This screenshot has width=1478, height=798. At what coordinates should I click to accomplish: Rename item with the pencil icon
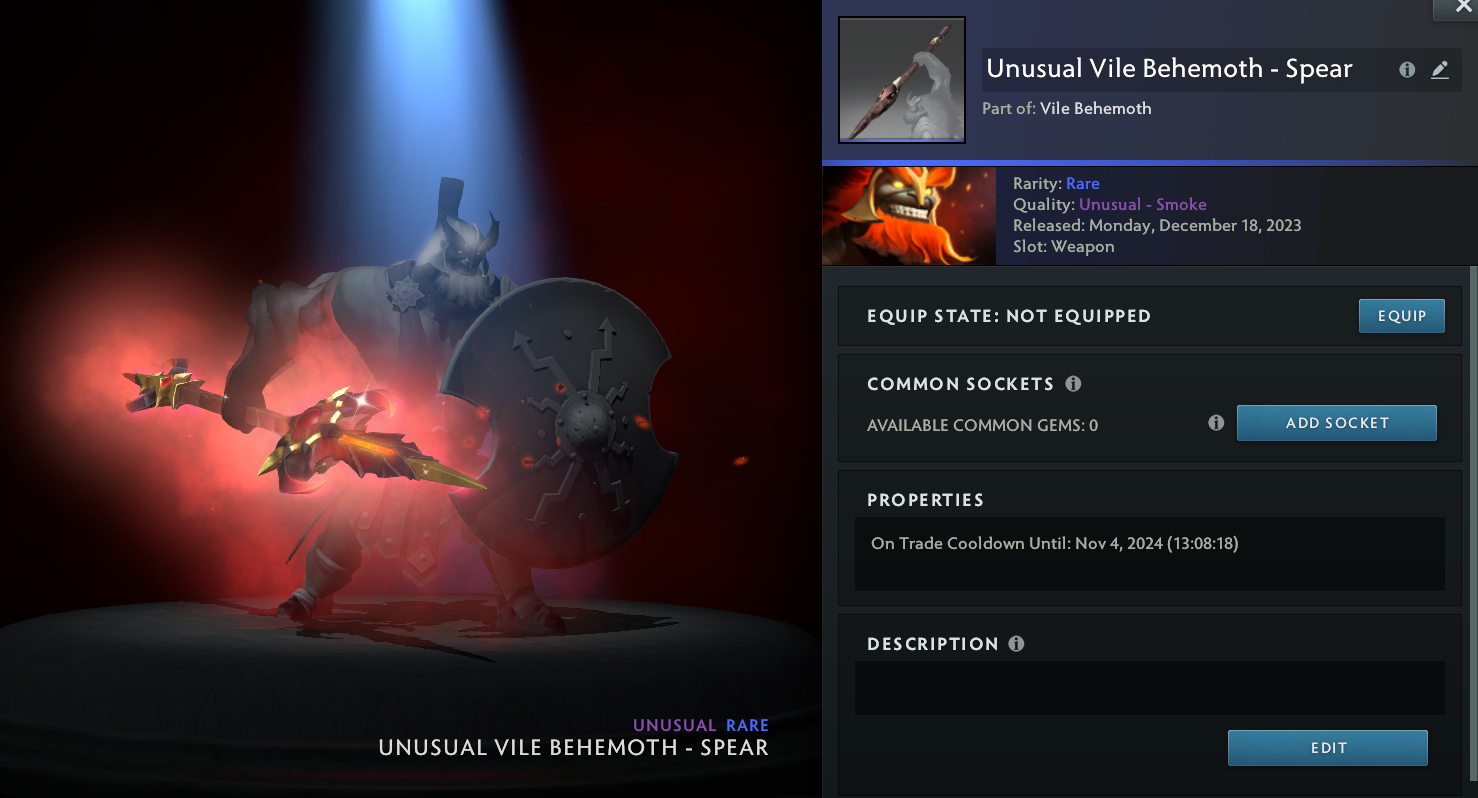[x=1439, y=70]
